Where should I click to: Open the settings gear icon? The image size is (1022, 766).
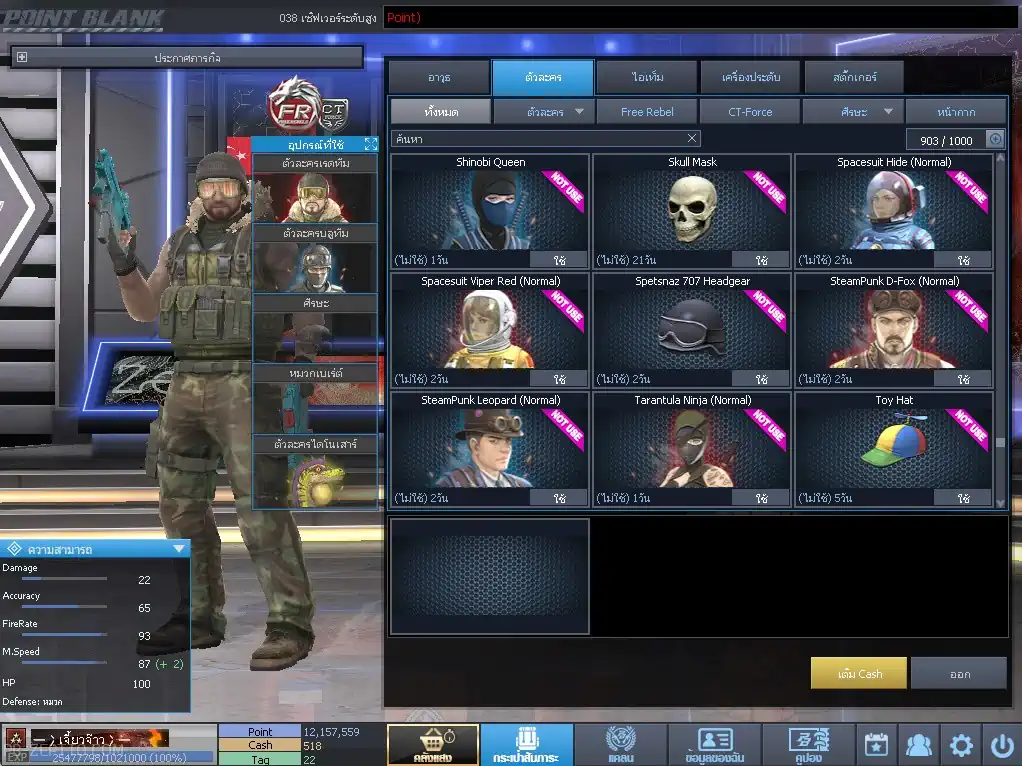tap(961, 745)
